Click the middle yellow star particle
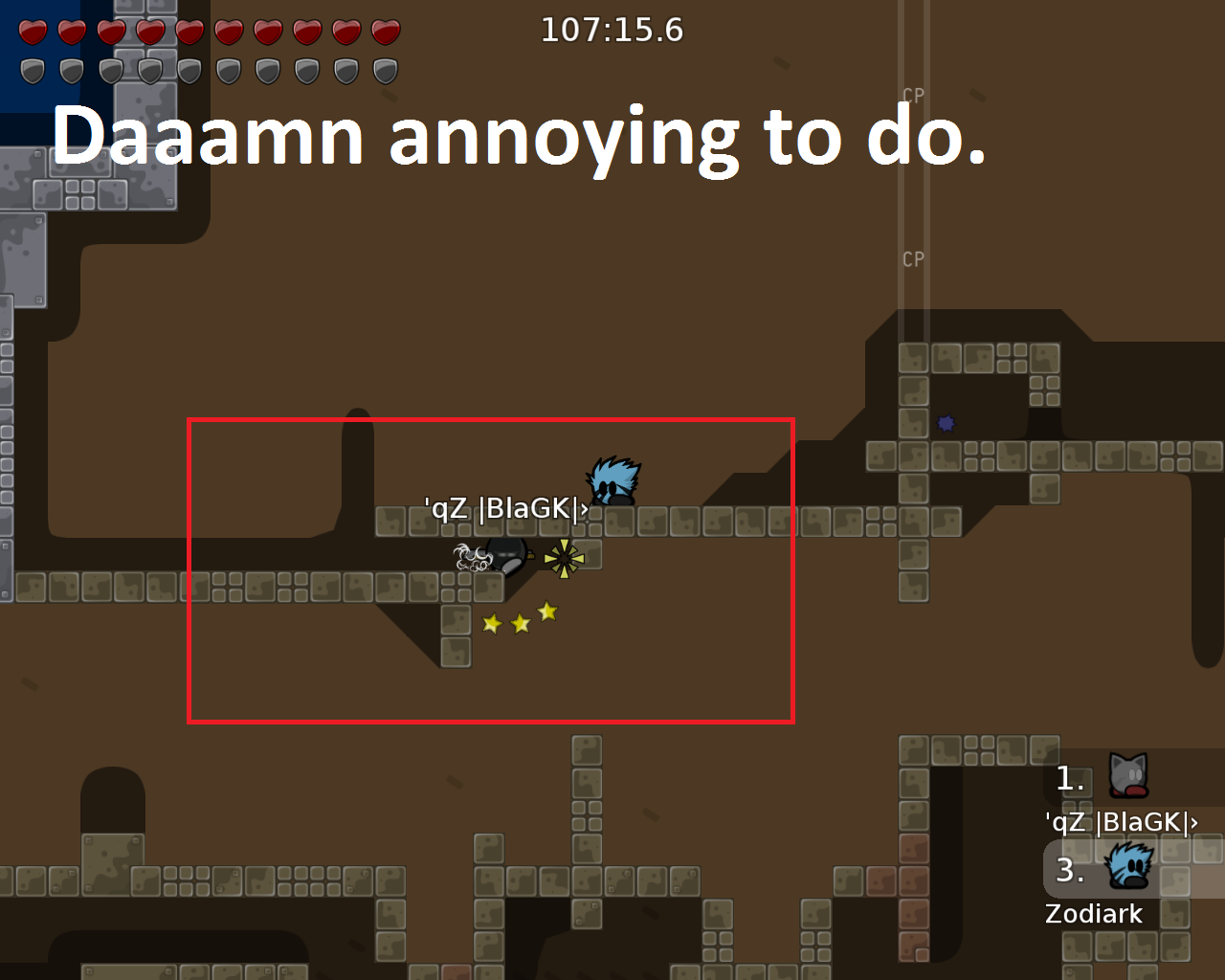The width and height of the screenshot is (1225, 980). point(520,622)
